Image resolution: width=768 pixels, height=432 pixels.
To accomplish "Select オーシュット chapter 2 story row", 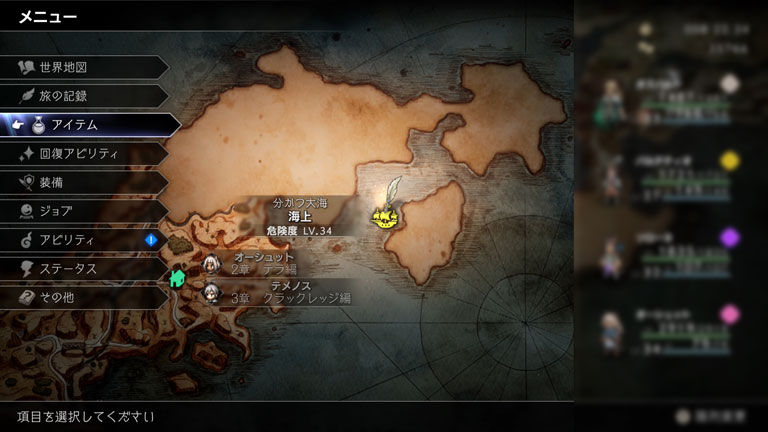I will pos(270,264).
